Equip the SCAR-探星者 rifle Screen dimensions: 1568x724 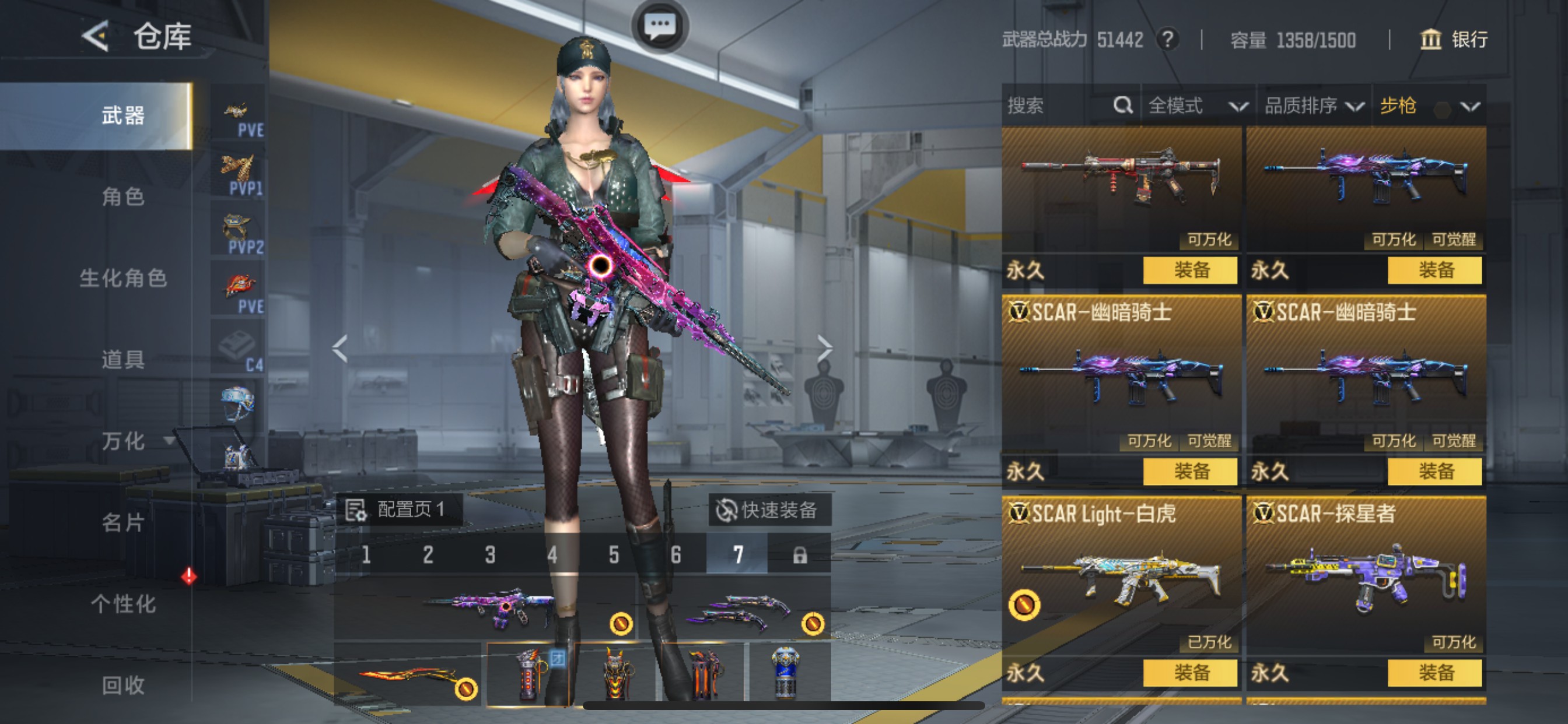click(x=1434, y=672)
